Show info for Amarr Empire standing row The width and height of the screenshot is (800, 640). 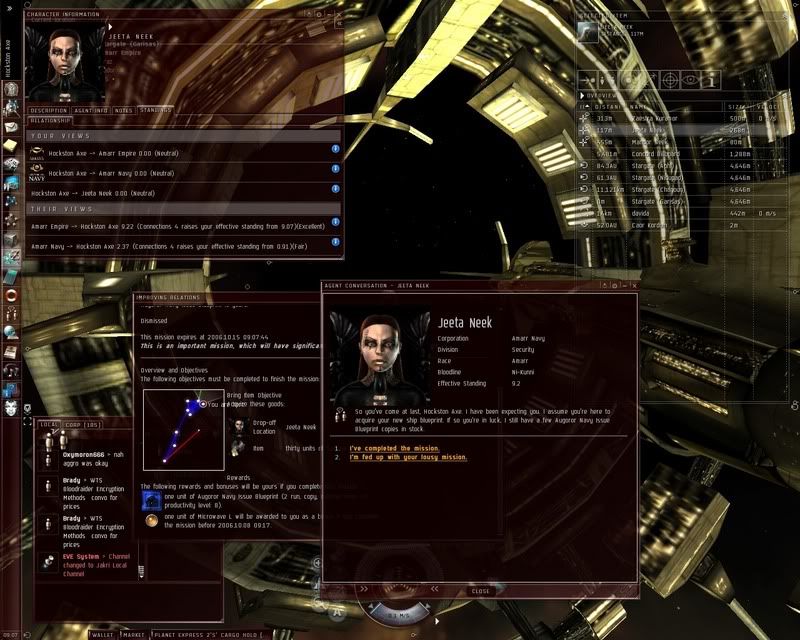(x=335, y=150)
